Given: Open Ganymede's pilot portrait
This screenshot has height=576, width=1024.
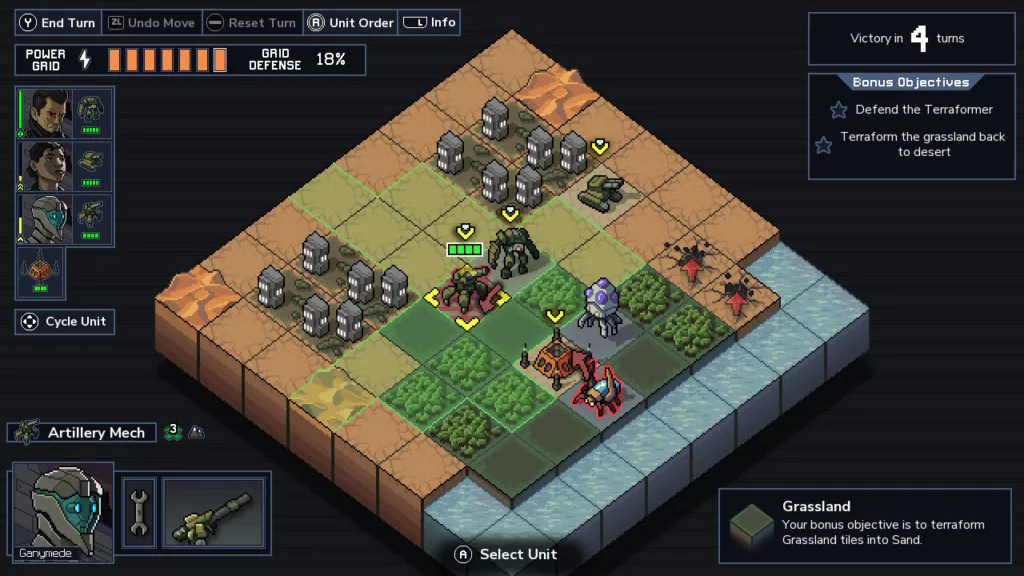Looking at the screenshot, I should pyautogui.click(x=62, y=510).
